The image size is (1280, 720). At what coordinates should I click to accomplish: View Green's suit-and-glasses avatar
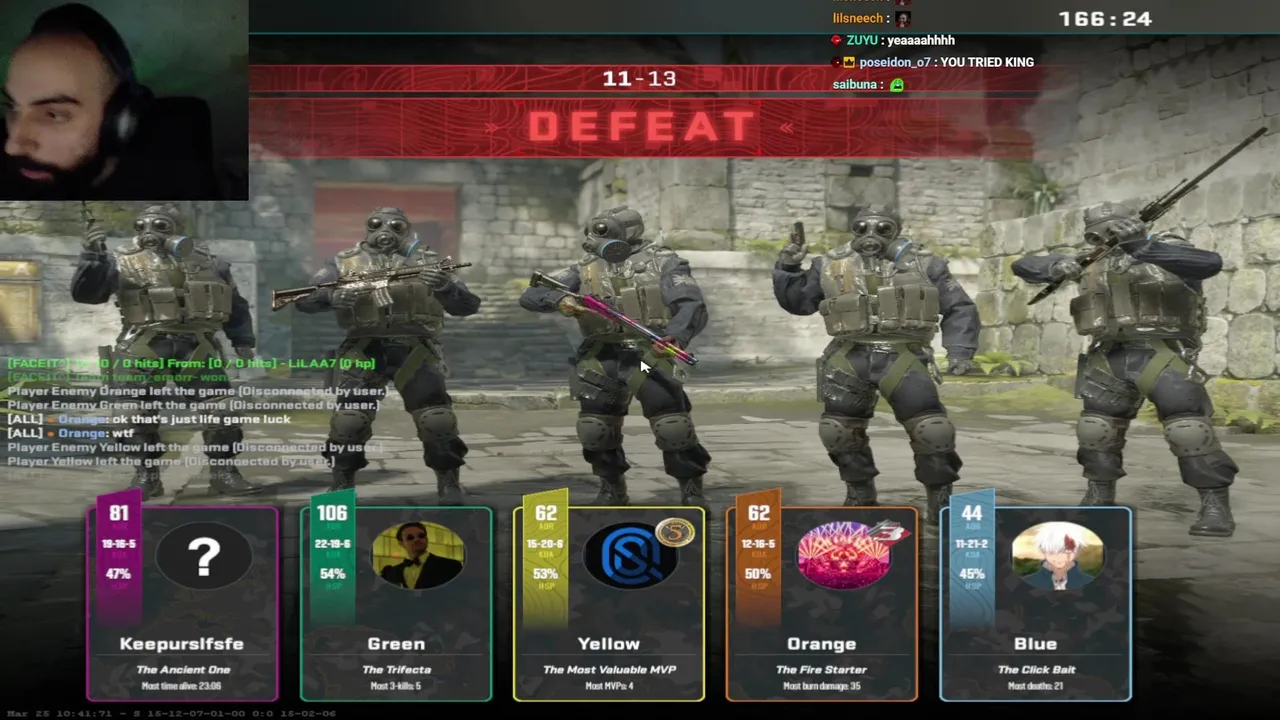pos(418,556)
